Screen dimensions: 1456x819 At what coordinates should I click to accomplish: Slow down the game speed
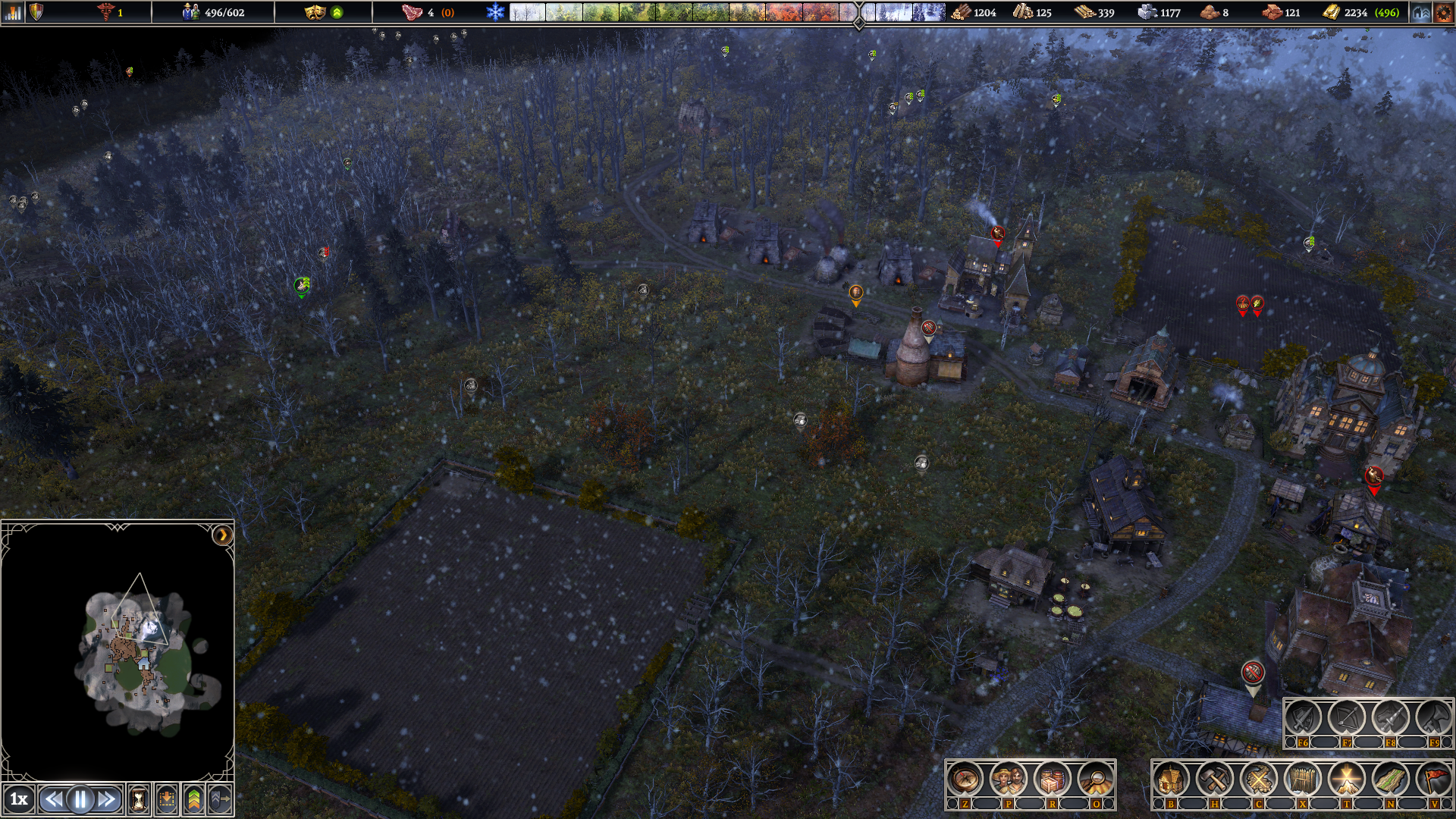52,799
